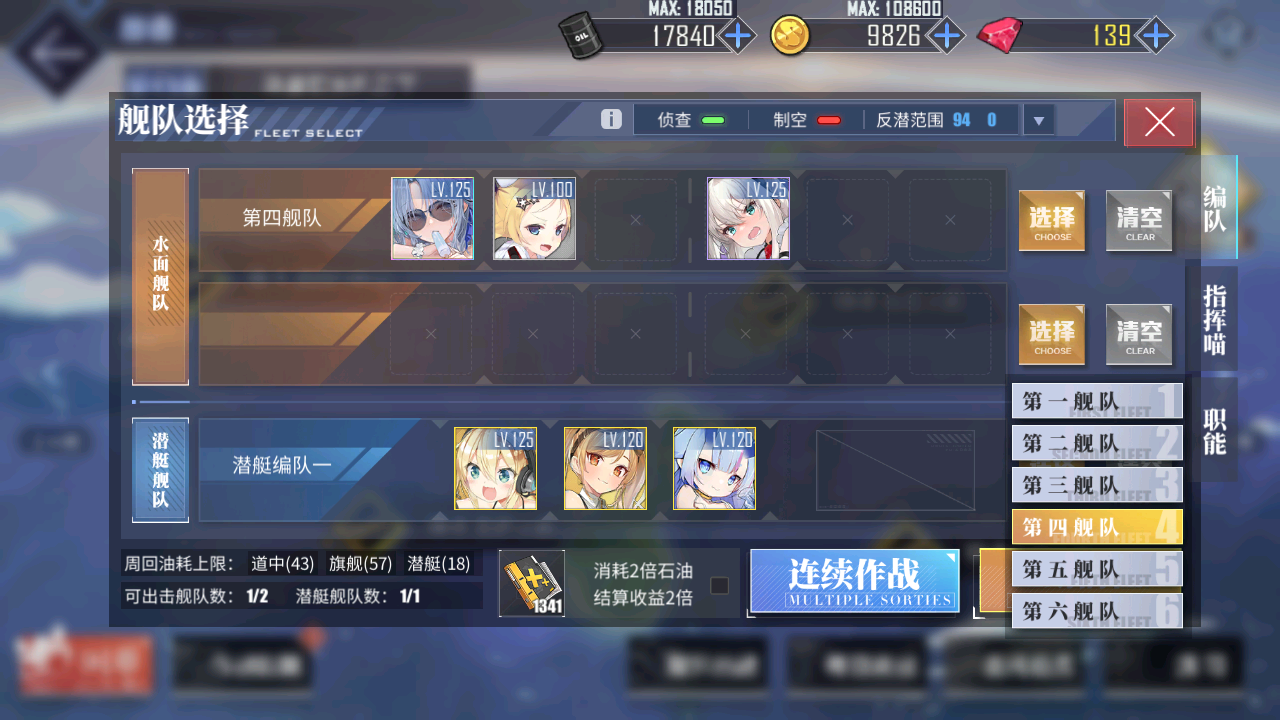
Task: Add oil with the plus button
Action: click(x=738, y=37)
